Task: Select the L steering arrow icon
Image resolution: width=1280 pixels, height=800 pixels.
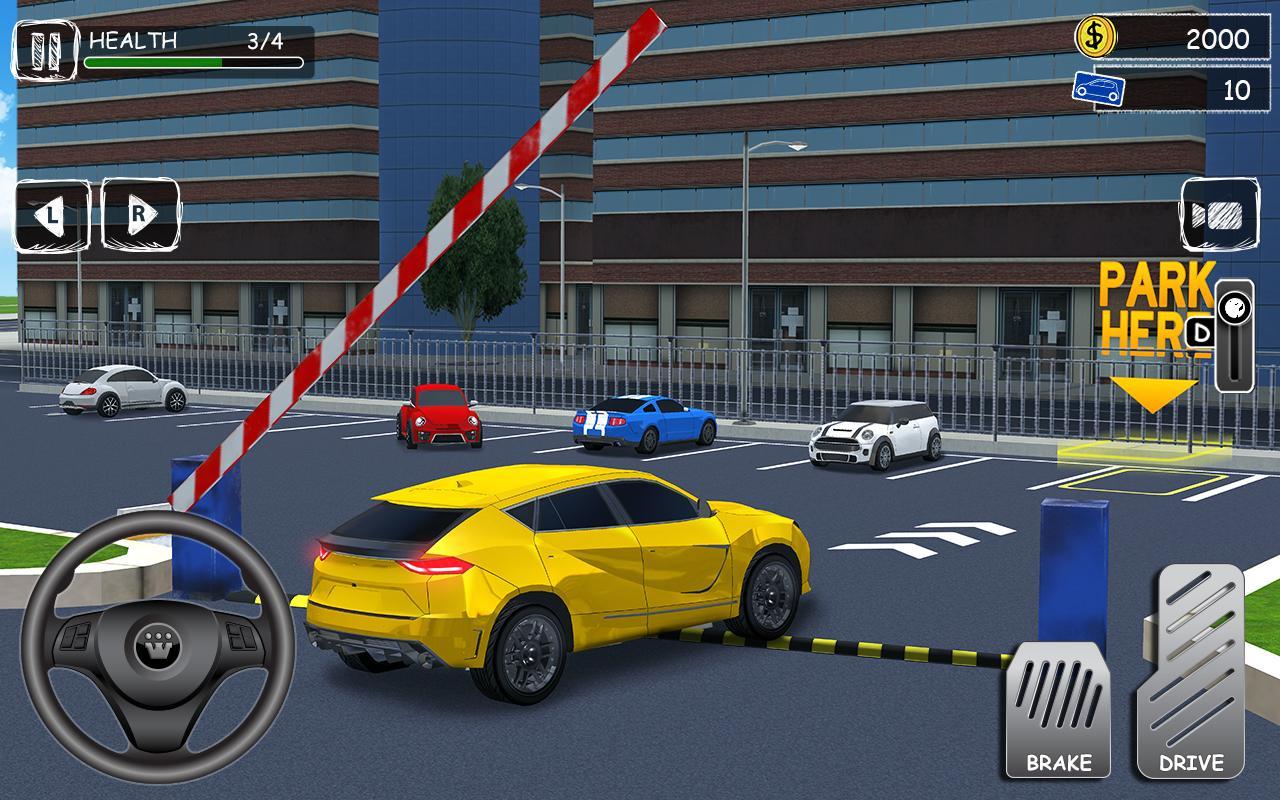Action: pos(52,213)
